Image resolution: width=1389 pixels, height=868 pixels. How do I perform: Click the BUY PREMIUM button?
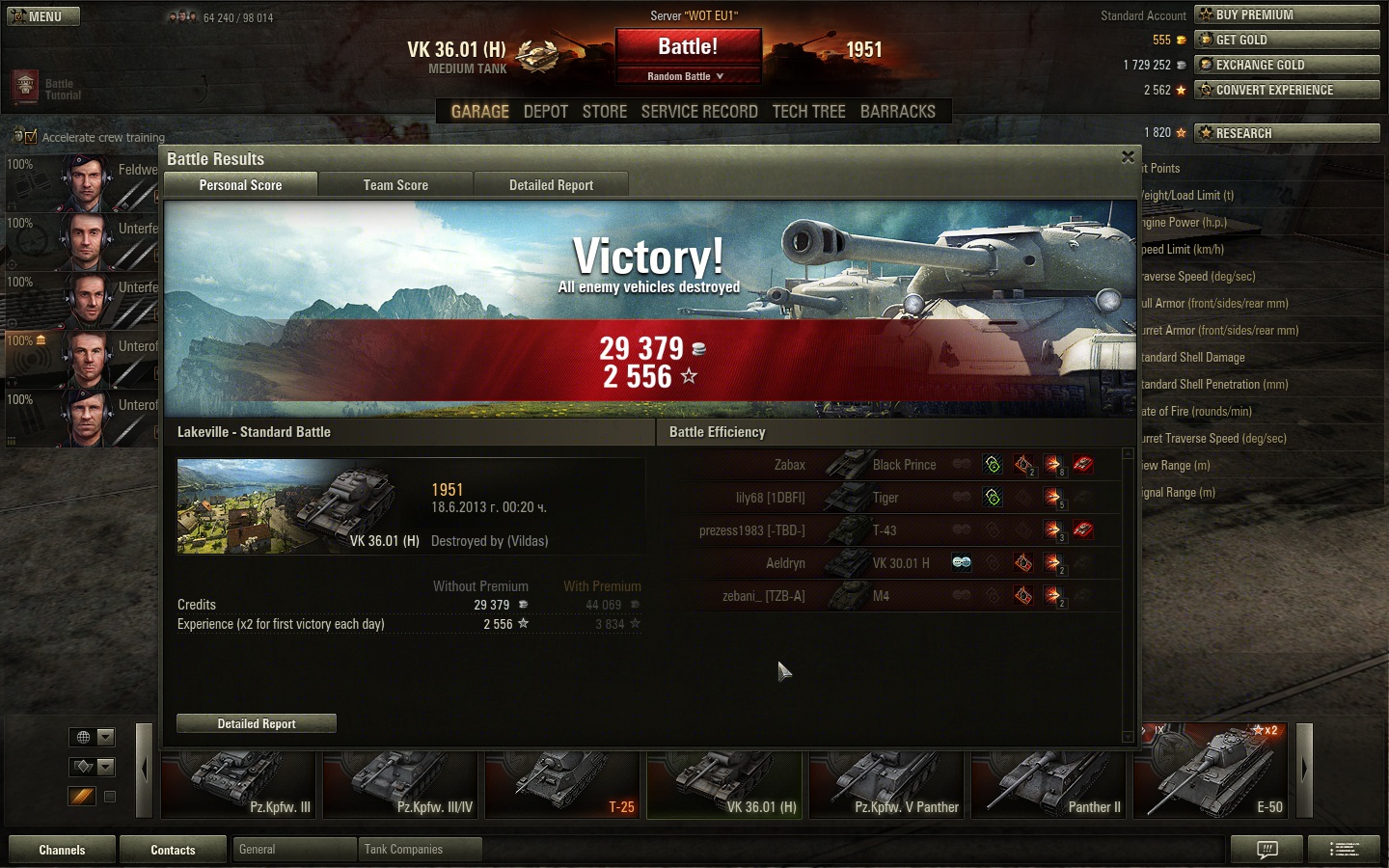click(x=1287, y=14)
